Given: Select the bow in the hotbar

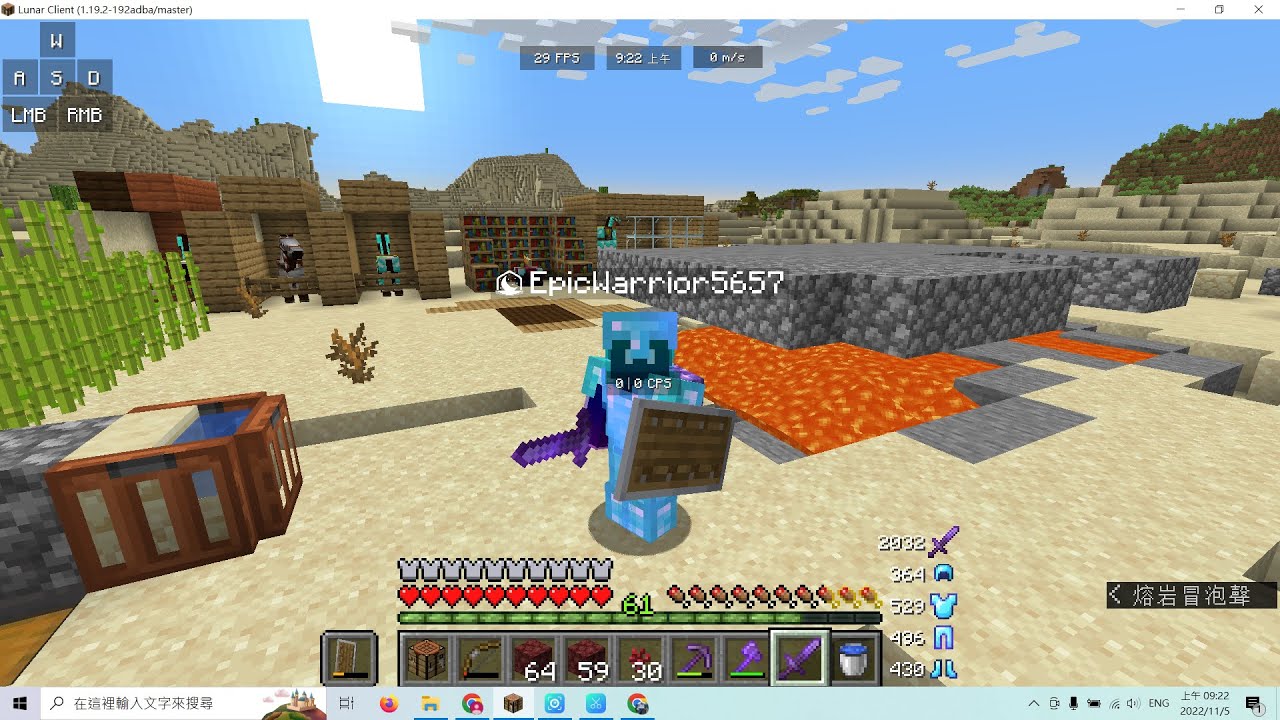Looking at the screenshot, I should [x=481, y=659].
